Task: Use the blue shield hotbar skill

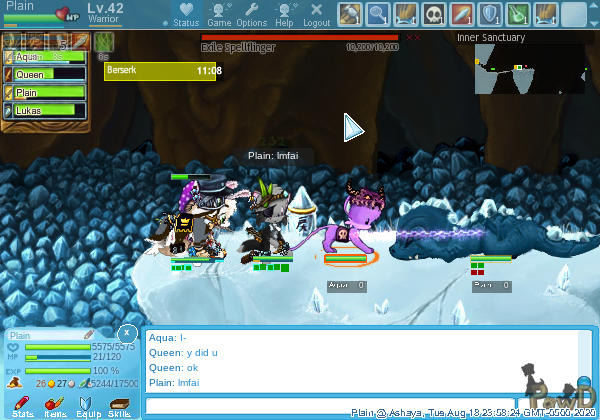Action: [x=490, y=14]
